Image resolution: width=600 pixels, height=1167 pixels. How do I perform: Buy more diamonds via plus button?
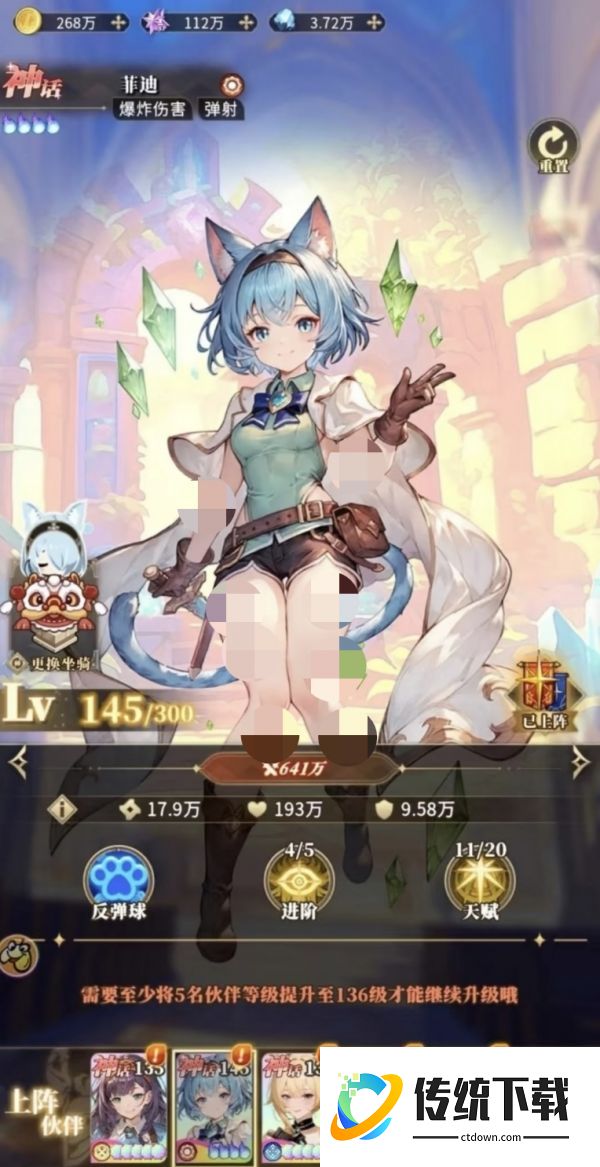click(x=371, y=21)
